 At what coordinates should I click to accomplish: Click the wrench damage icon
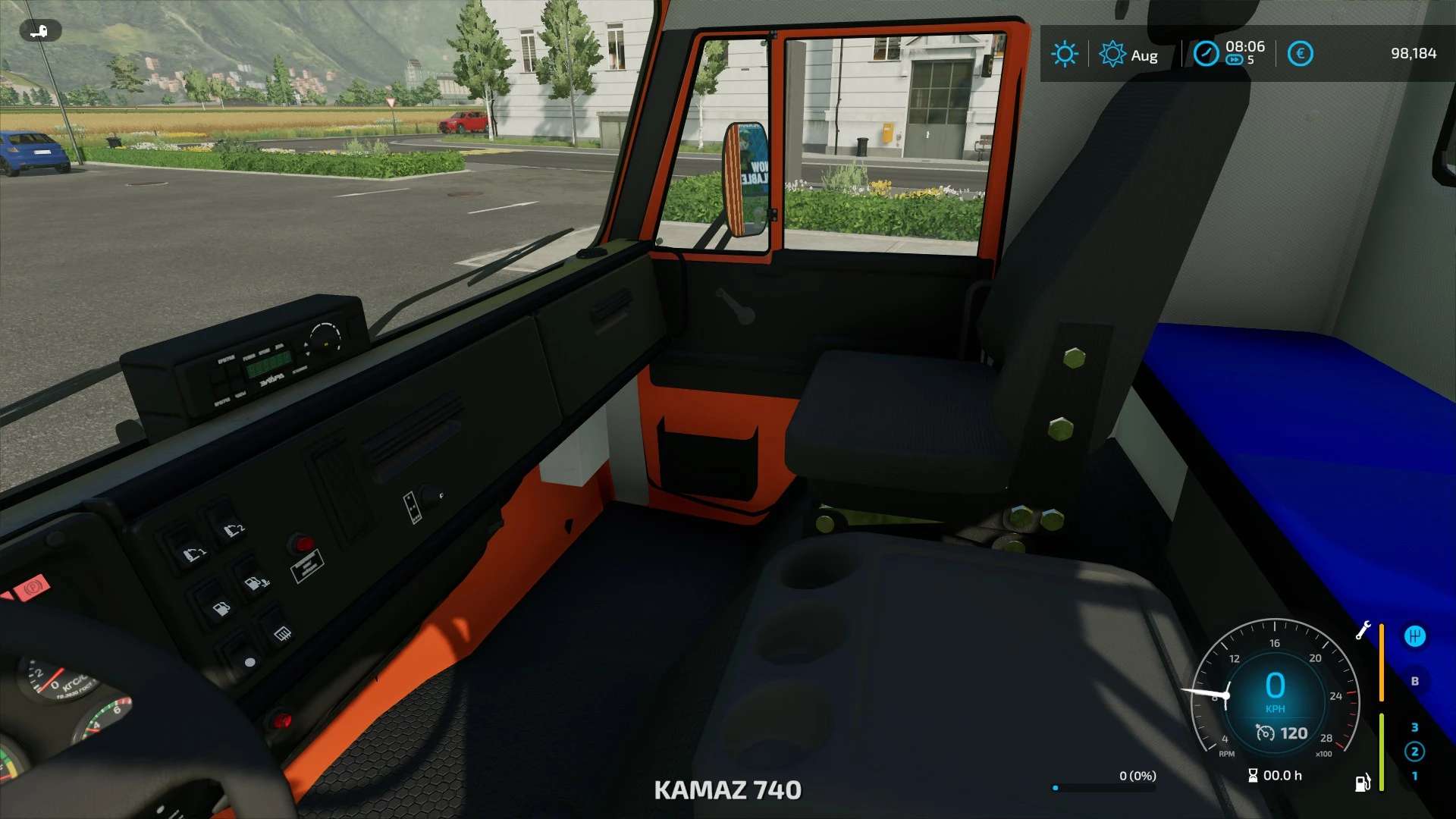pos(1363,630)
